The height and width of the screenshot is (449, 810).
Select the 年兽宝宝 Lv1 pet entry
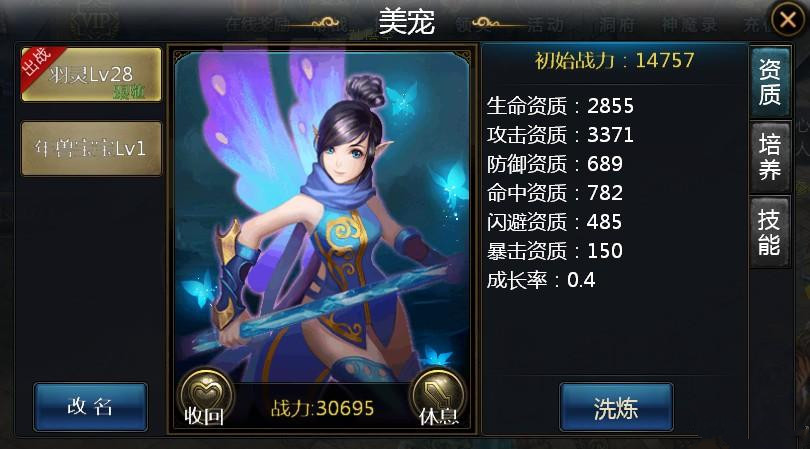(x=91, y=148)
